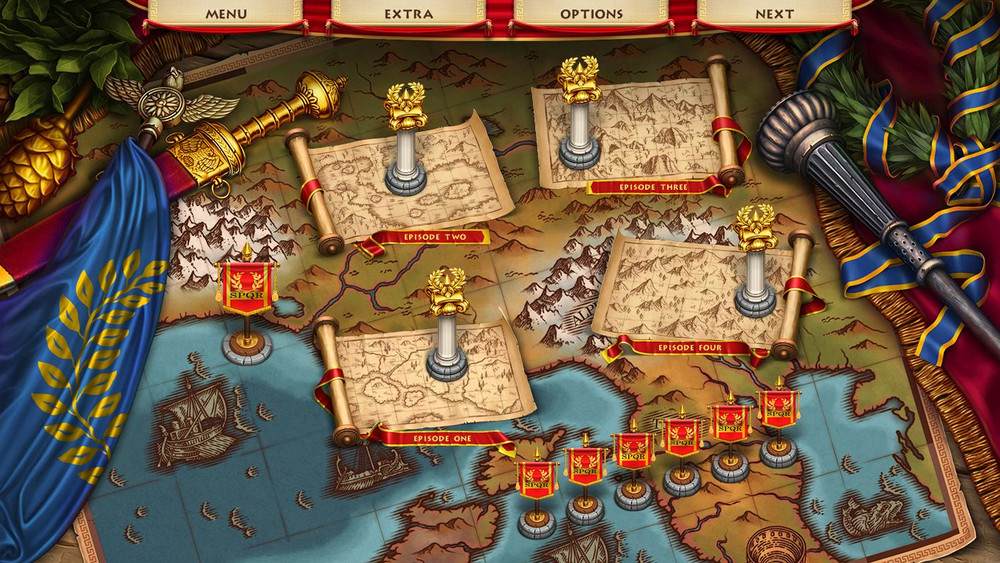1000x563 pixels.
Task: Open the Extra section
Action: (x=408, y=14)
